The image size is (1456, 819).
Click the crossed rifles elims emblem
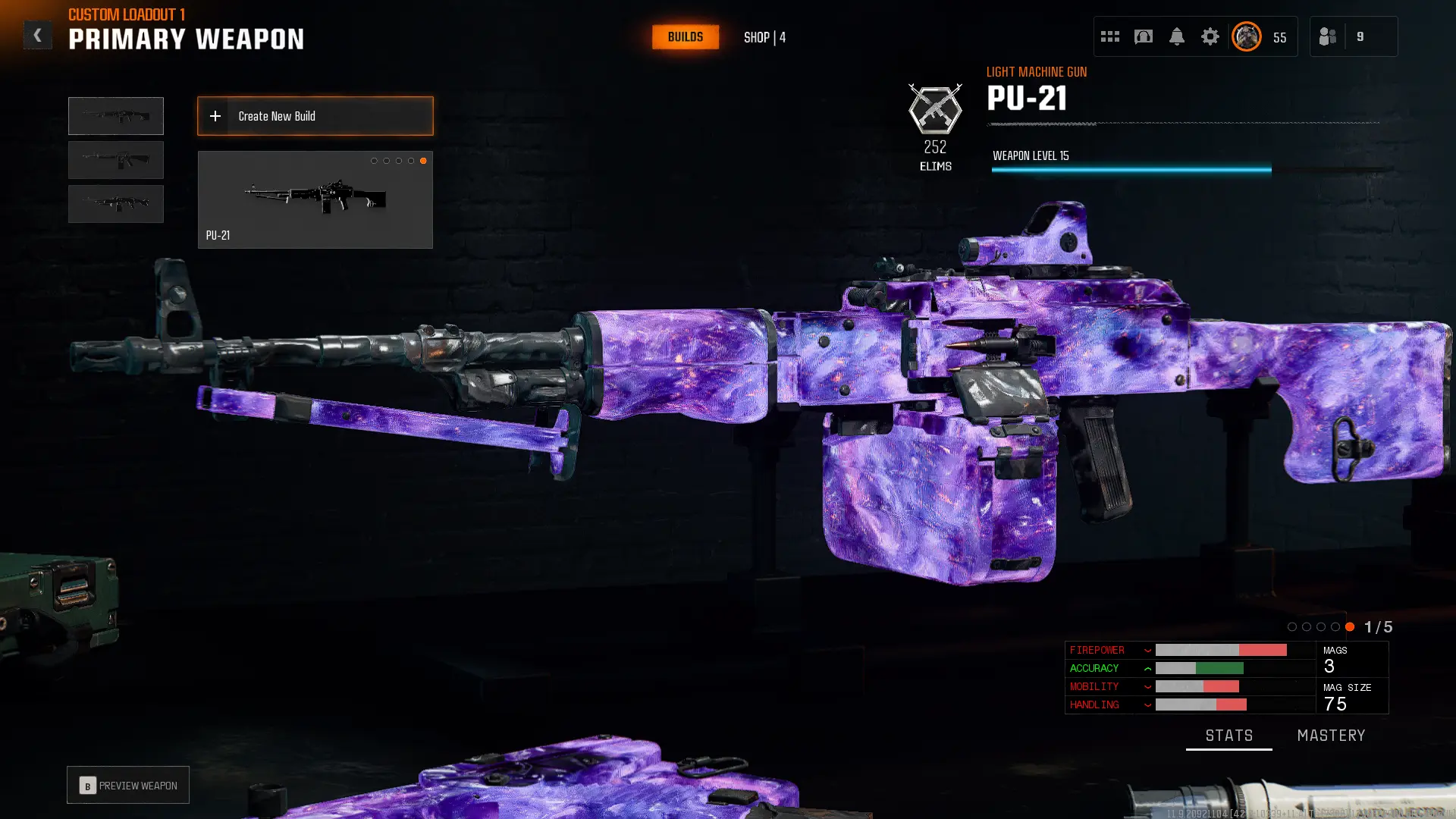click(936, 110)
